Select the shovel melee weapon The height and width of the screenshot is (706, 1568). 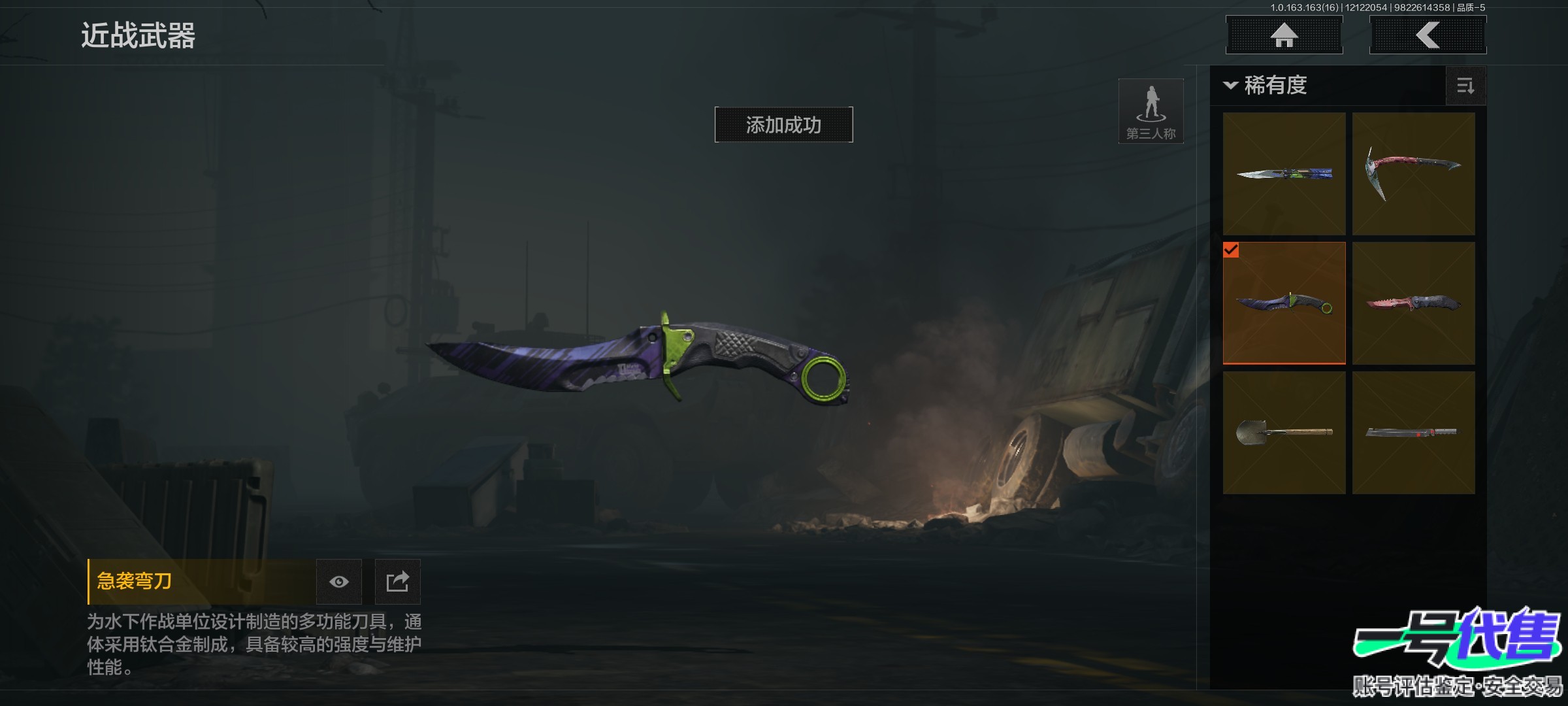tap(1284, 432)
